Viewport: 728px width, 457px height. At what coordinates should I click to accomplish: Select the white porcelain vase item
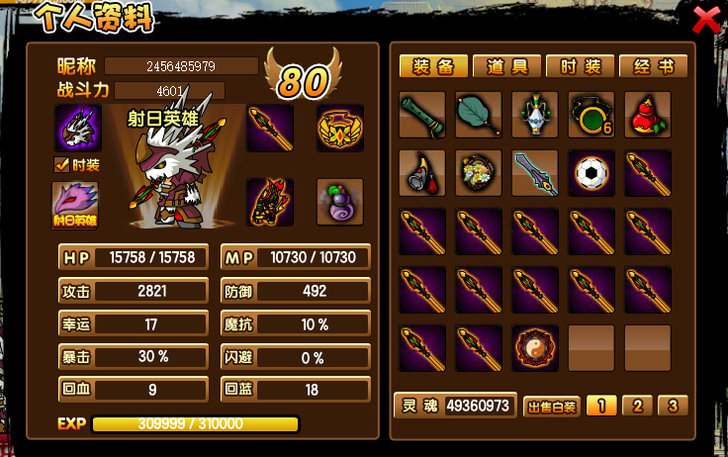click(535, 115)
